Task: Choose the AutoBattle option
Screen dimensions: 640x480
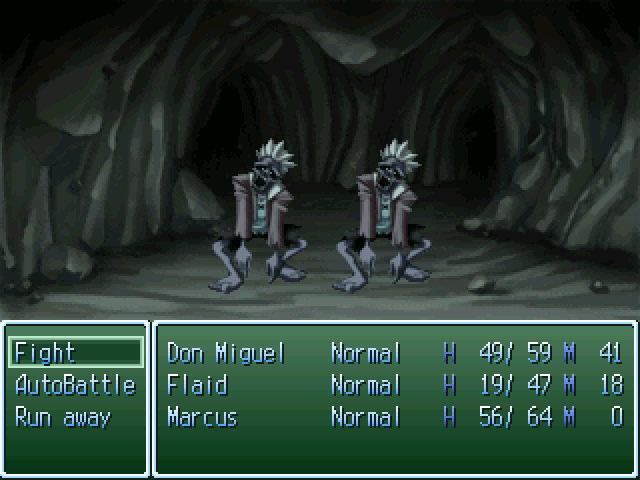Action: point(75,385)
